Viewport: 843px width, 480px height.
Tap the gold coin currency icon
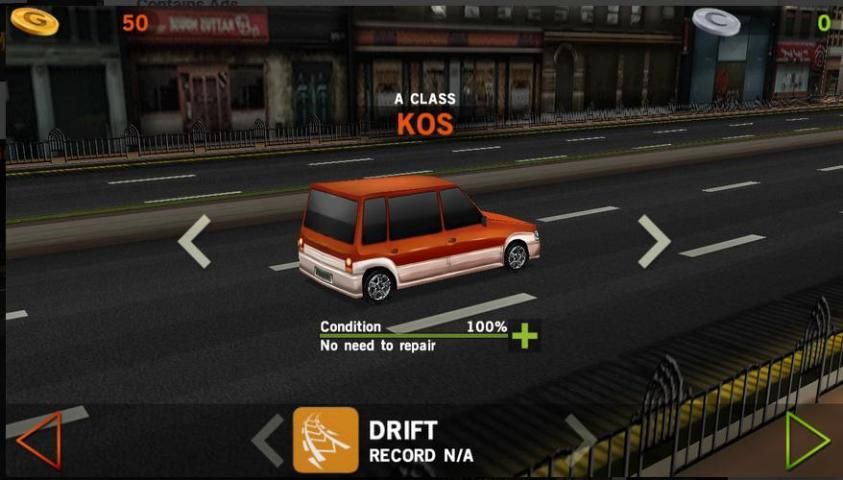pyautogui.click(x=35, y=20)
